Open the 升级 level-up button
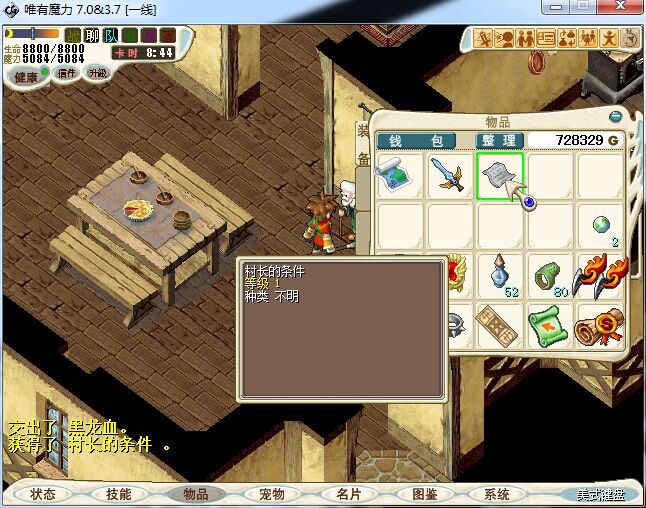 (x=97, y=73)
